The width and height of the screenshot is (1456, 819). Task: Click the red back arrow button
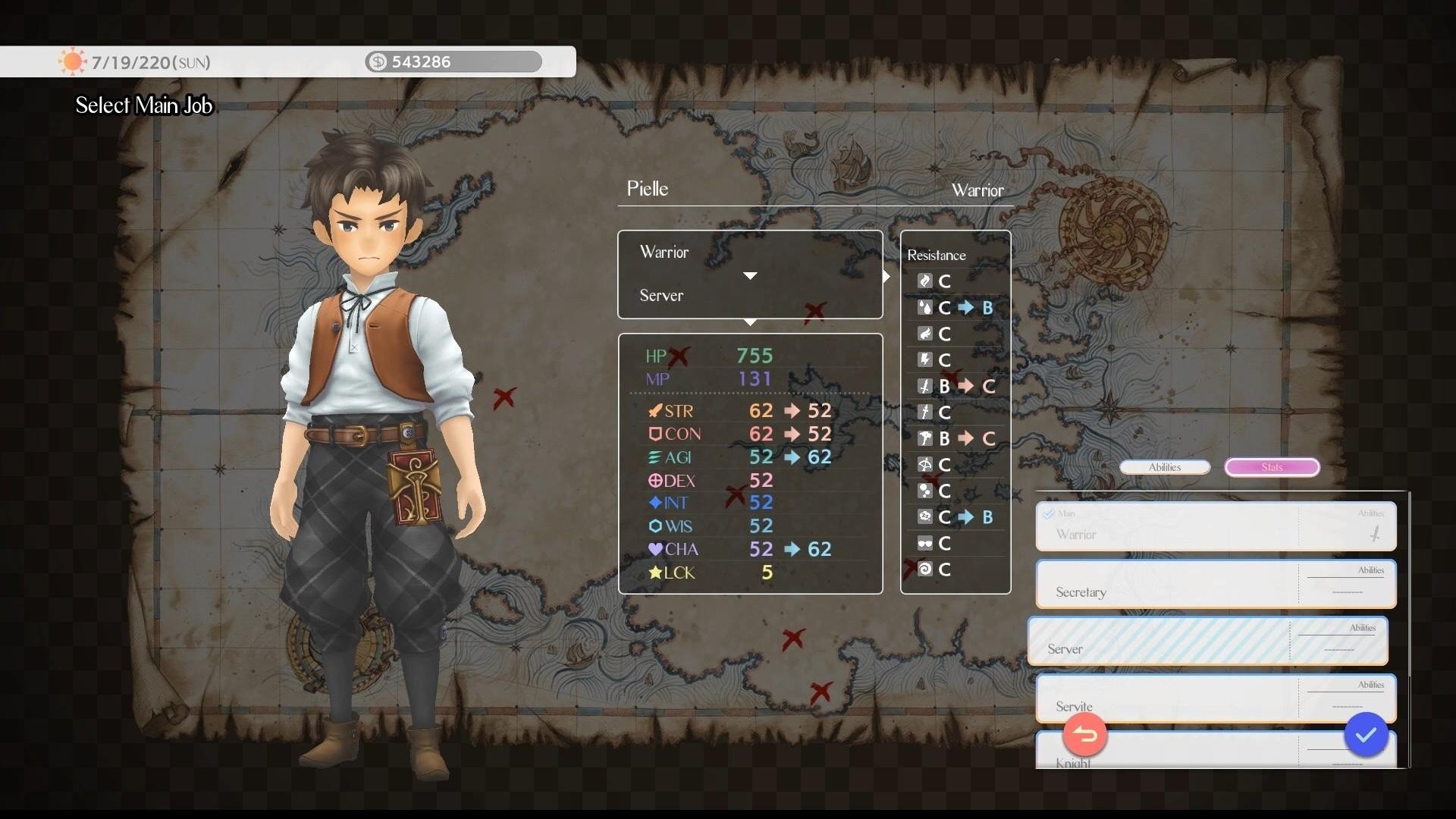(1085, 735)
